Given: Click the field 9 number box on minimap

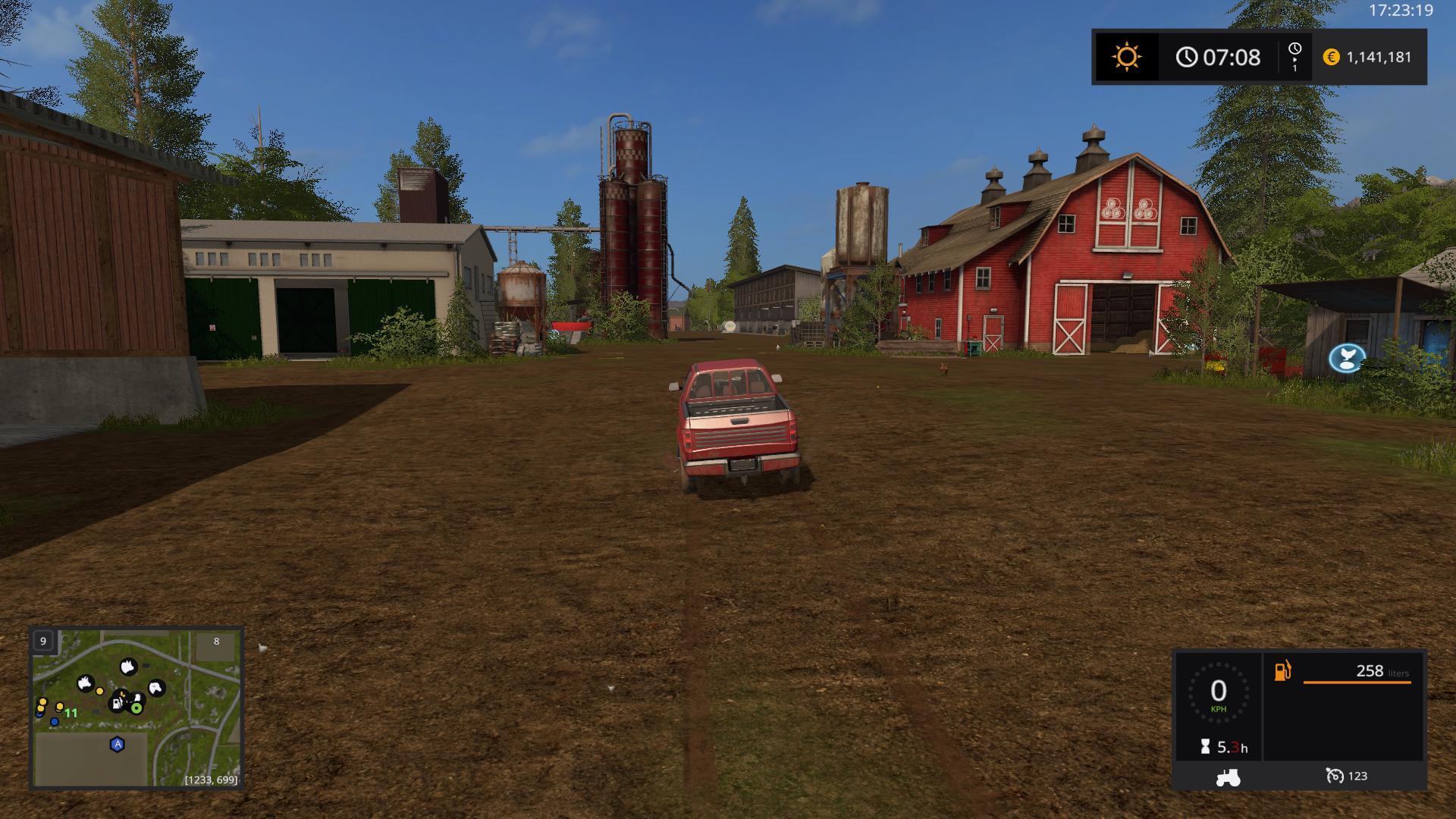Looking at the screenshot, I should pyautogui.click(x=43, y=642).
